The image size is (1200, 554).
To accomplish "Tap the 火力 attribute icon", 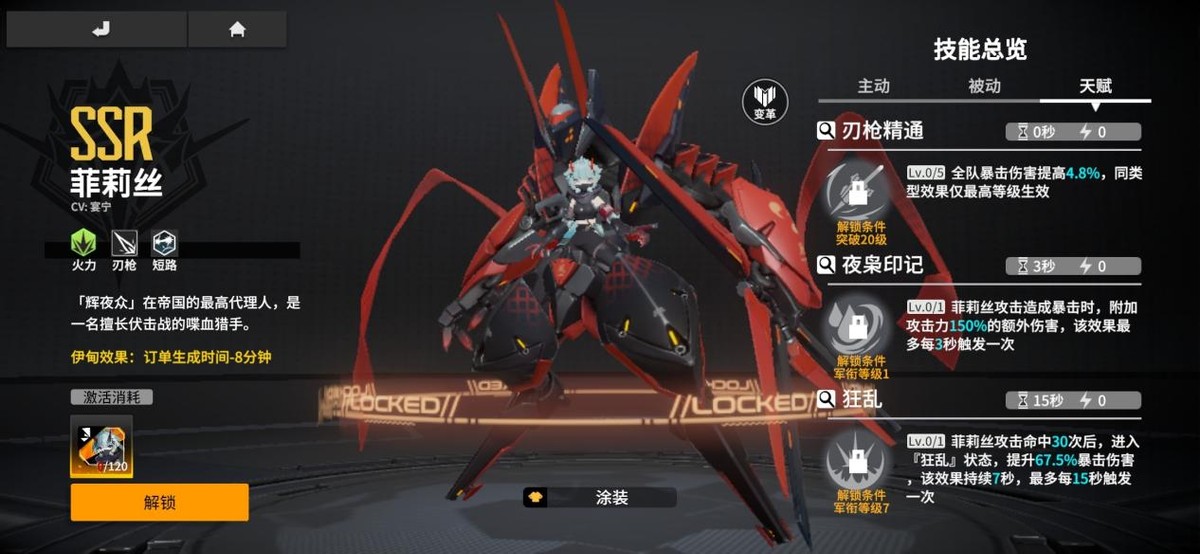I will [x=84, y=243].
